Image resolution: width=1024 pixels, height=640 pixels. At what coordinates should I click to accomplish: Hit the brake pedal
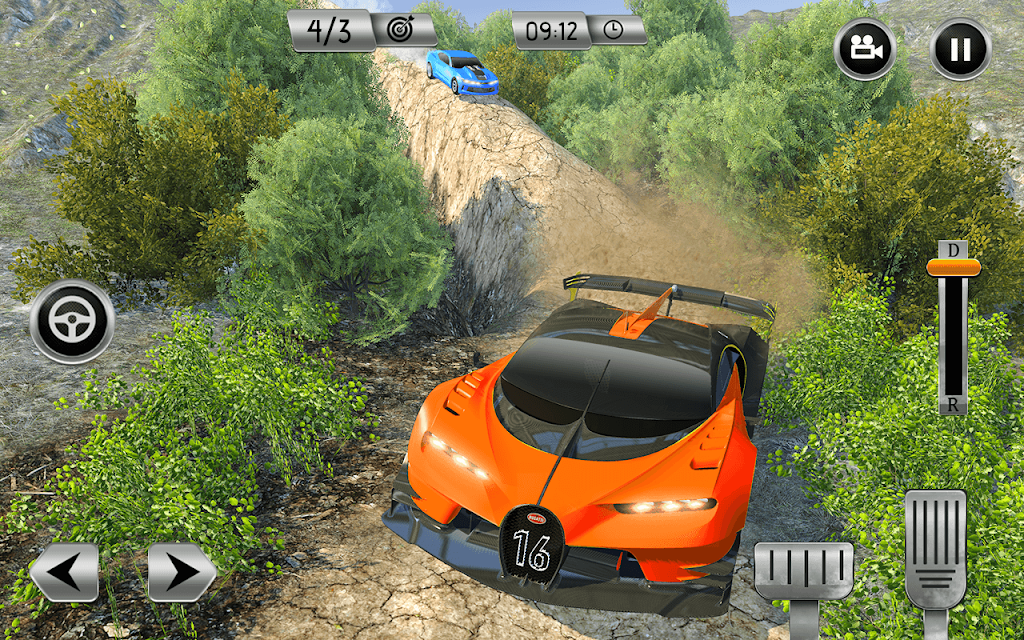803,571
